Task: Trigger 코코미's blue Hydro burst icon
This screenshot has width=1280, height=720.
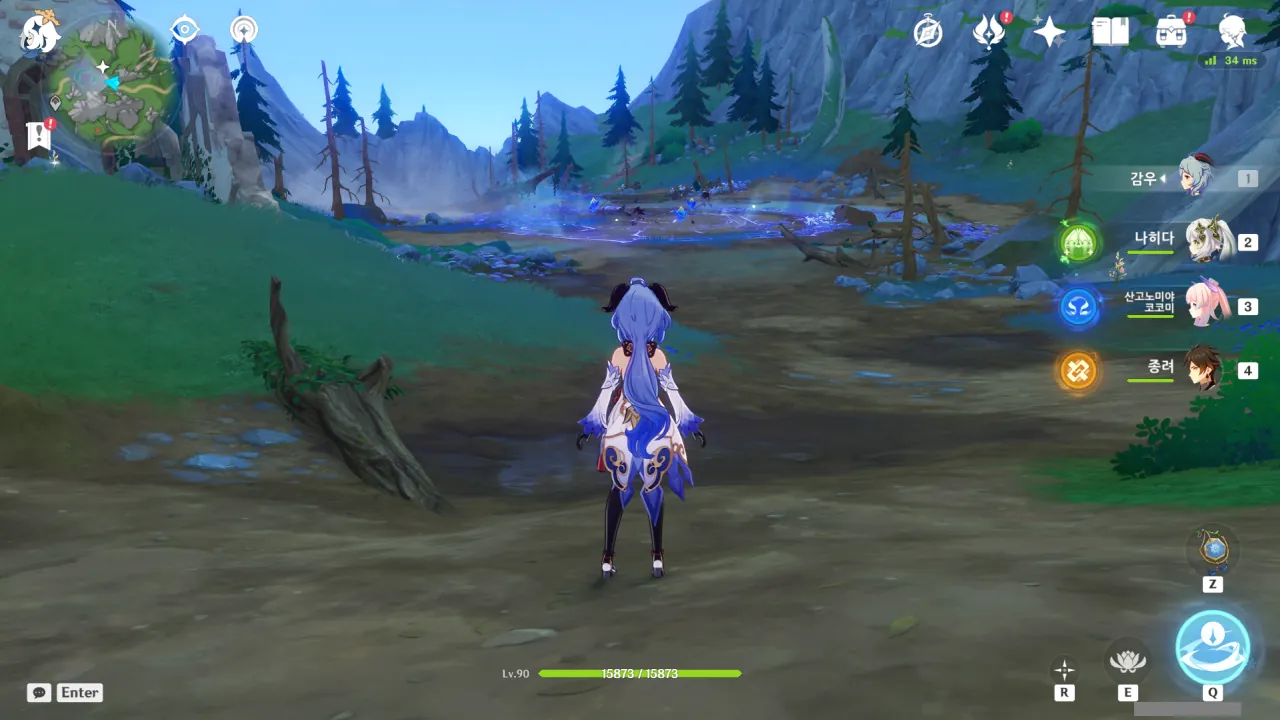Action: (1079, 307)
